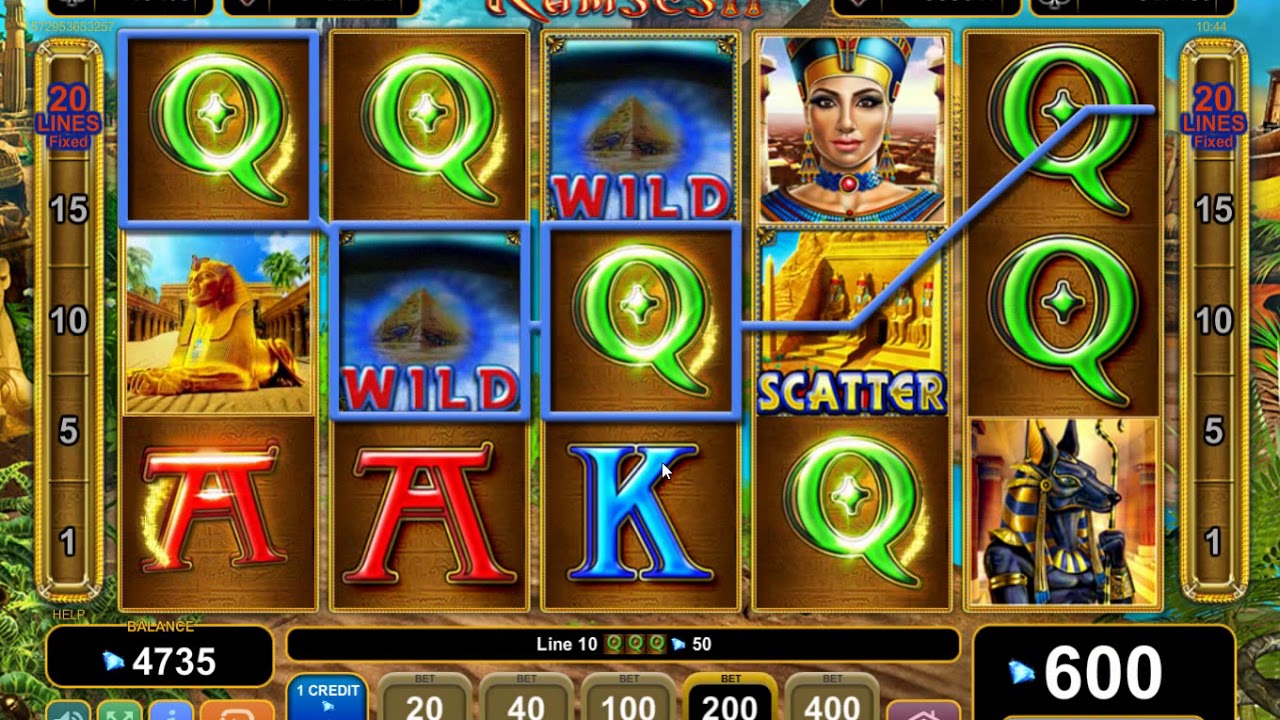1280x720 pixels.
Task: Select the 20 bet button
Action: click(424, 700)
